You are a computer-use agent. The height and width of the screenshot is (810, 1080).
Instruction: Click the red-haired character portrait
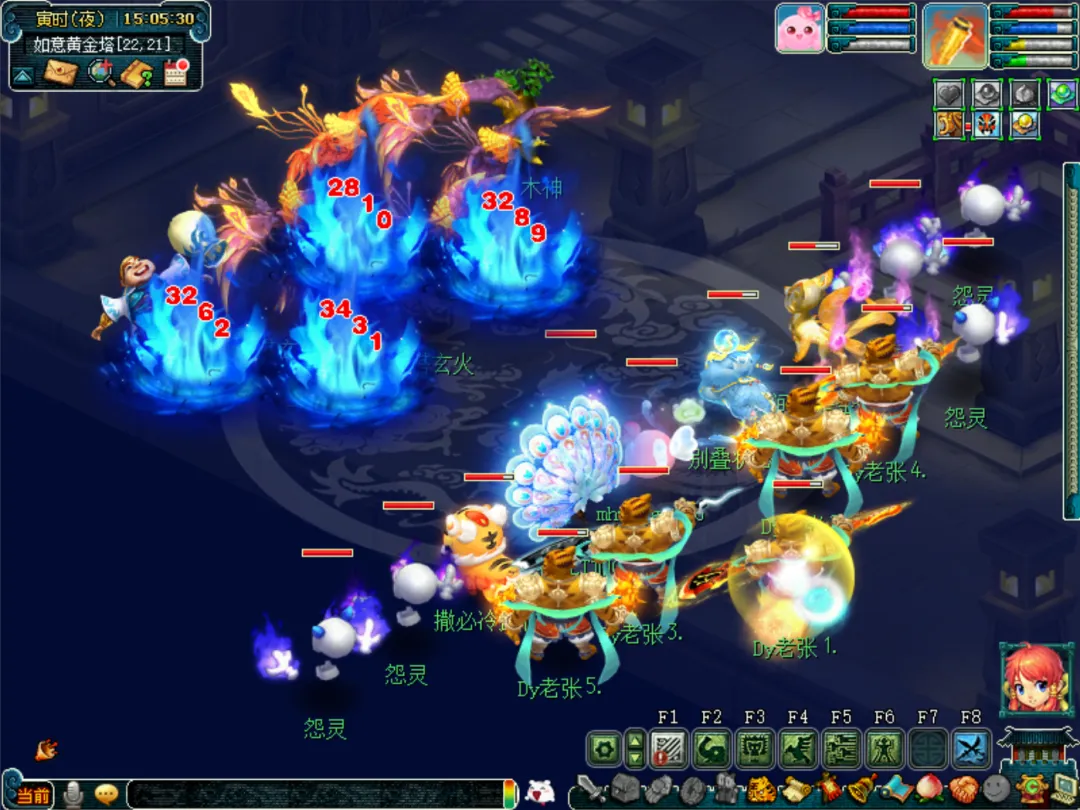click(1030, 678)
